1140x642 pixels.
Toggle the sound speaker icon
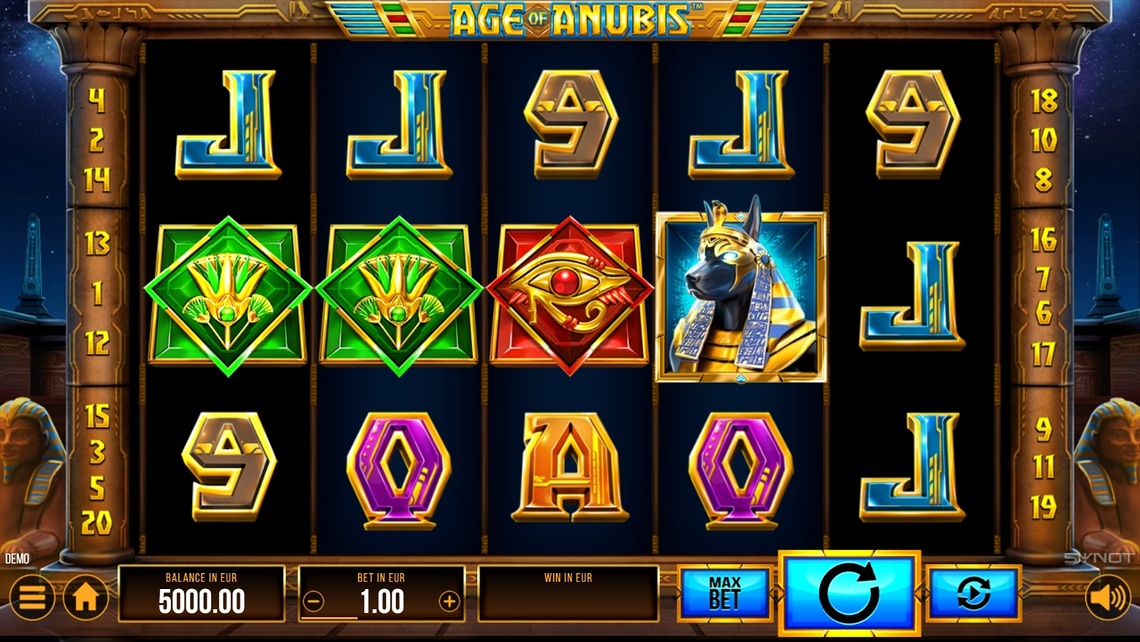coord(1107,598)
